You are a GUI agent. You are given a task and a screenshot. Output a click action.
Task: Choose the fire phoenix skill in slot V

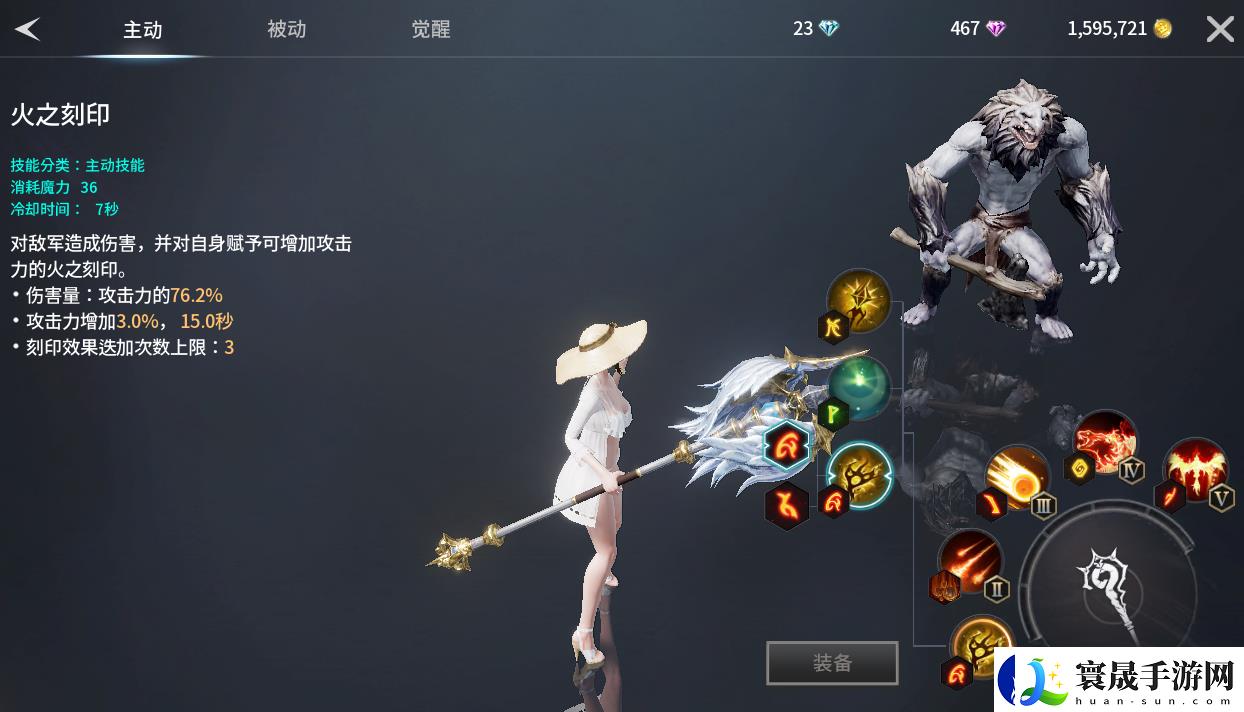(x=1195, y=469)
